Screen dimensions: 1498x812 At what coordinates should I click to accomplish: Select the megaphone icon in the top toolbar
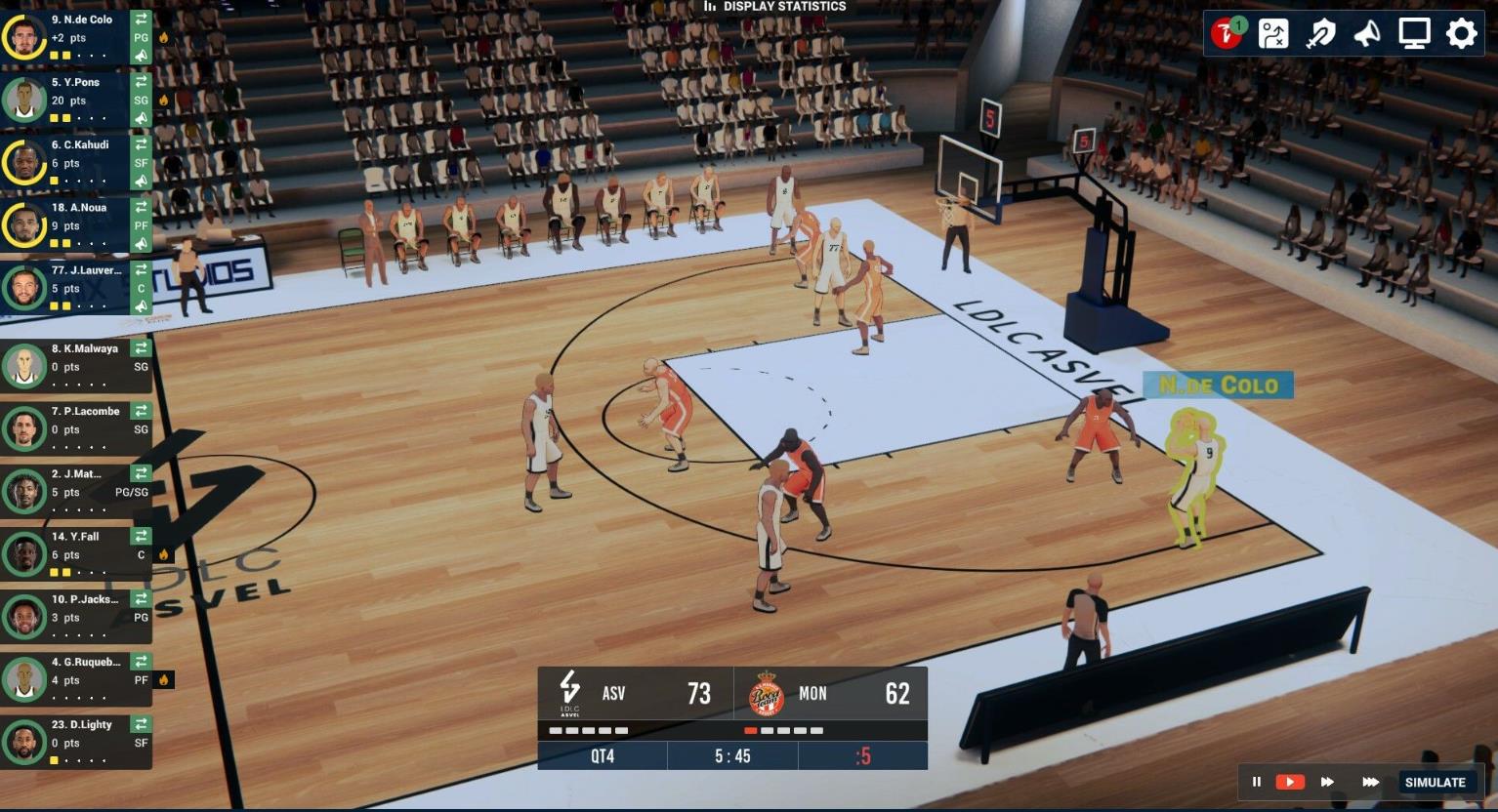[x=1366, y=32]
